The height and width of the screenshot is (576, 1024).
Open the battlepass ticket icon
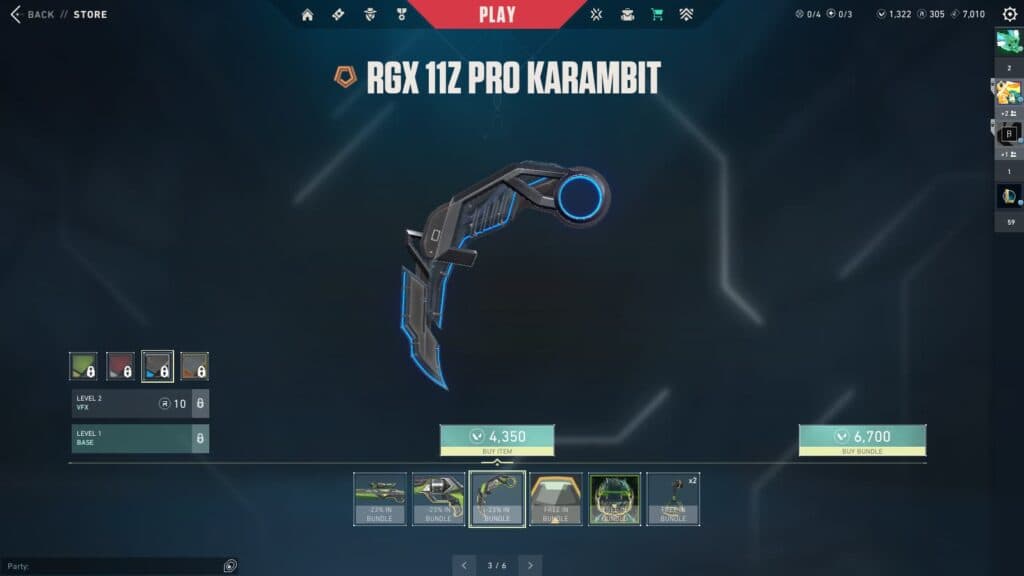tap(338, 14)
